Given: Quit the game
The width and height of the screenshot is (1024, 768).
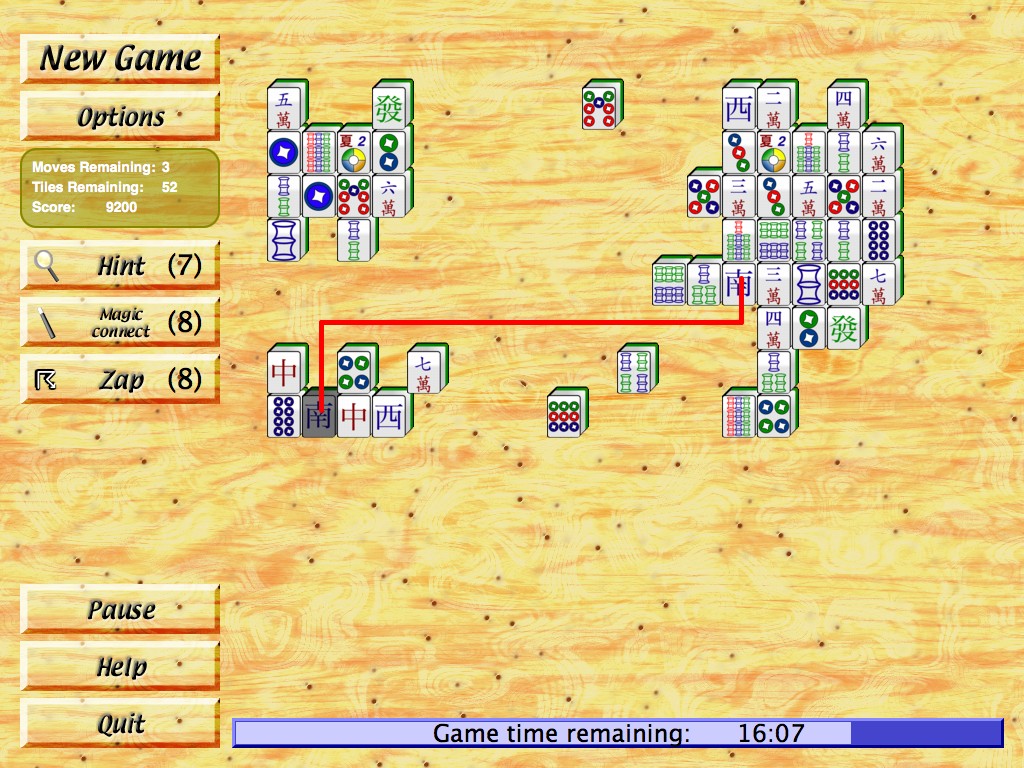Looking at the screenshot, I should click(120, 723).
